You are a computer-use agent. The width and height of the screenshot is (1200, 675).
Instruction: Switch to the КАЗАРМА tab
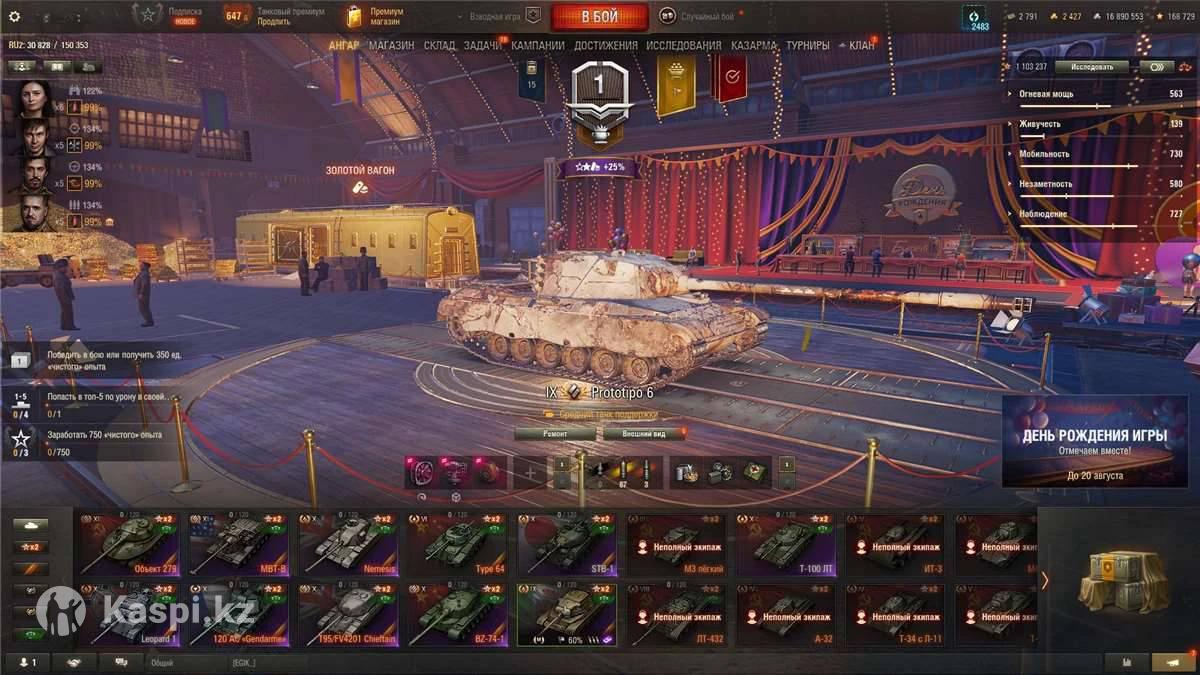tap(753, 45)
